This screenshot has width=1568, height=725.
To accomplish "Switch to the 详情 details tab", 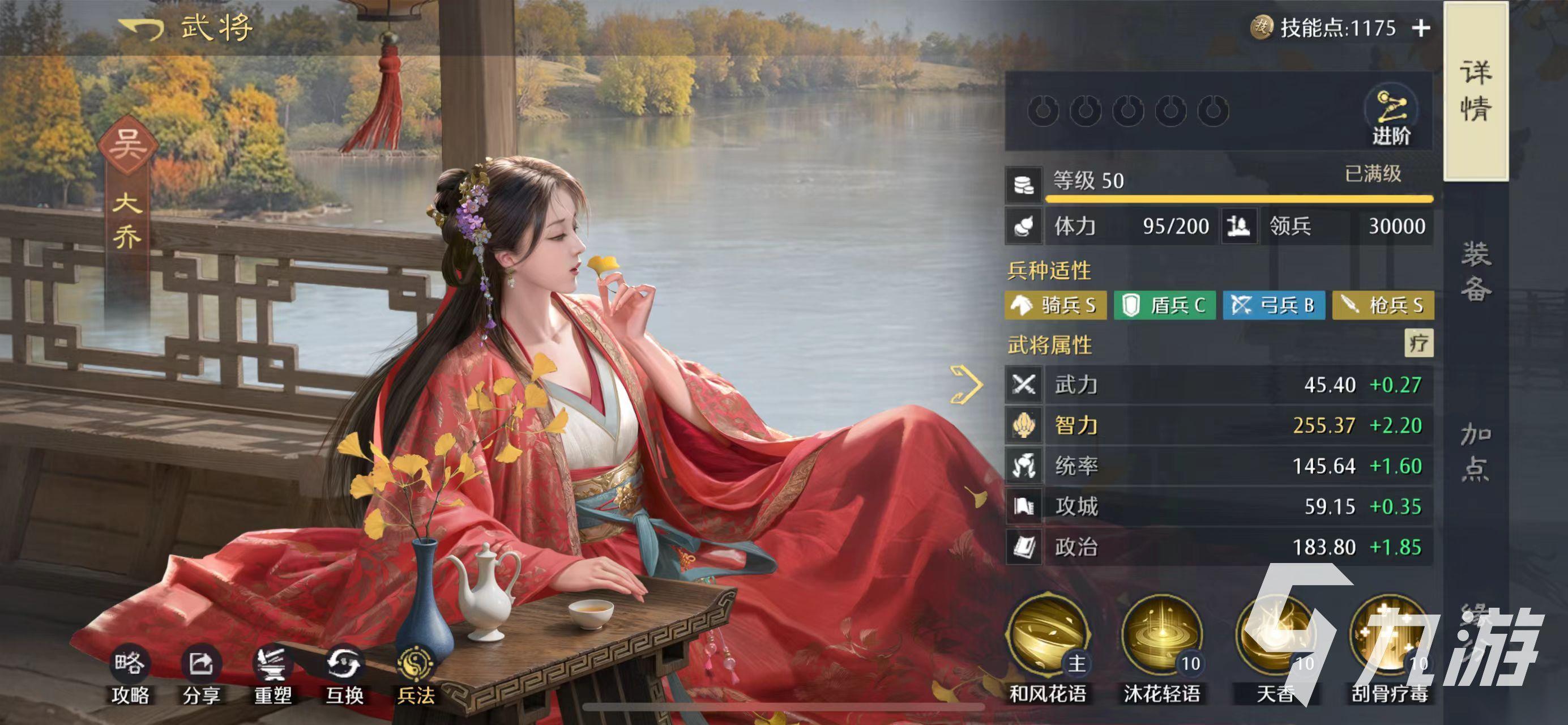I will tap(1475, 91).
